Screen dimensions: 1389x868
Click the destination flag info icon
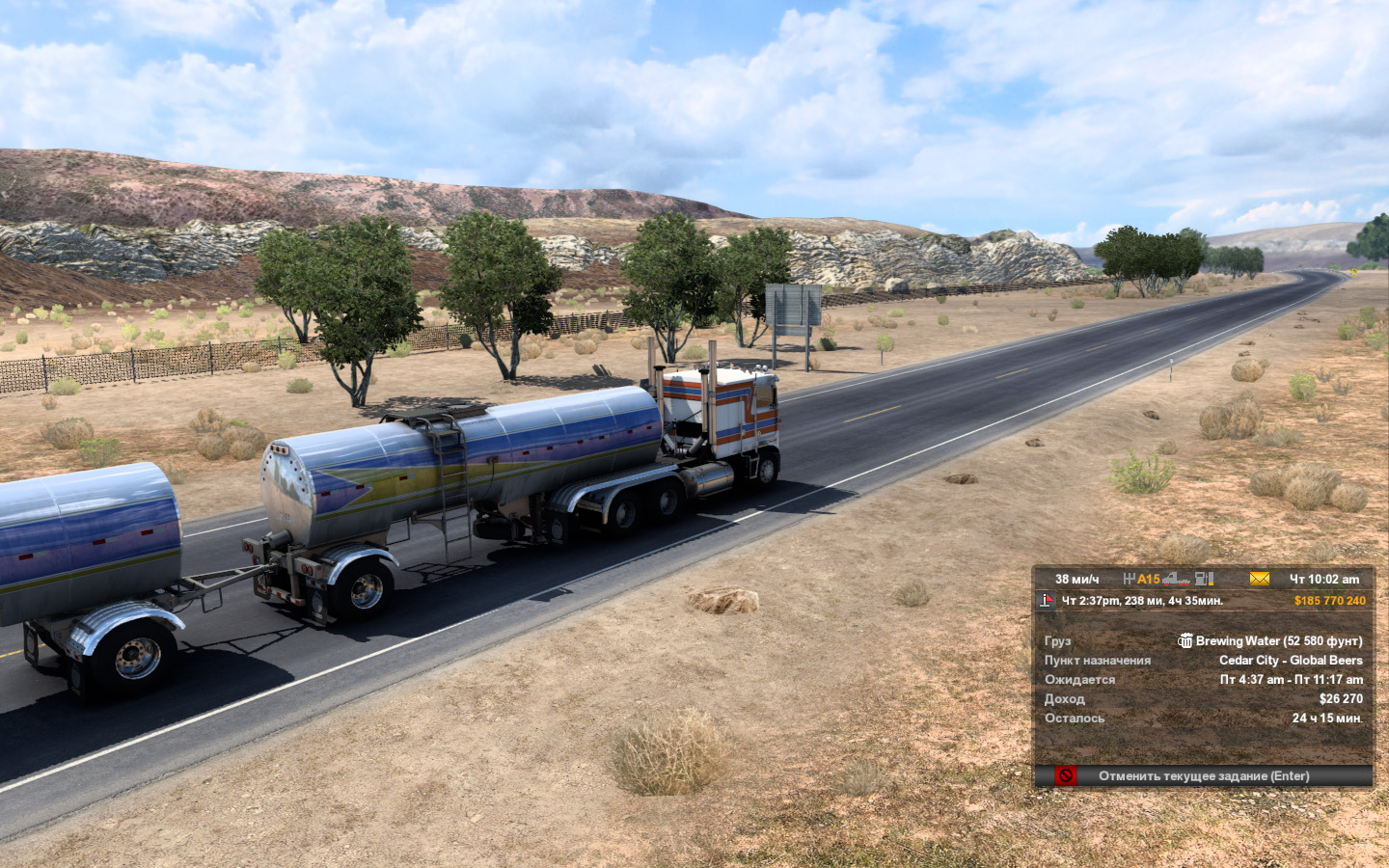[x=1047, y=601]
